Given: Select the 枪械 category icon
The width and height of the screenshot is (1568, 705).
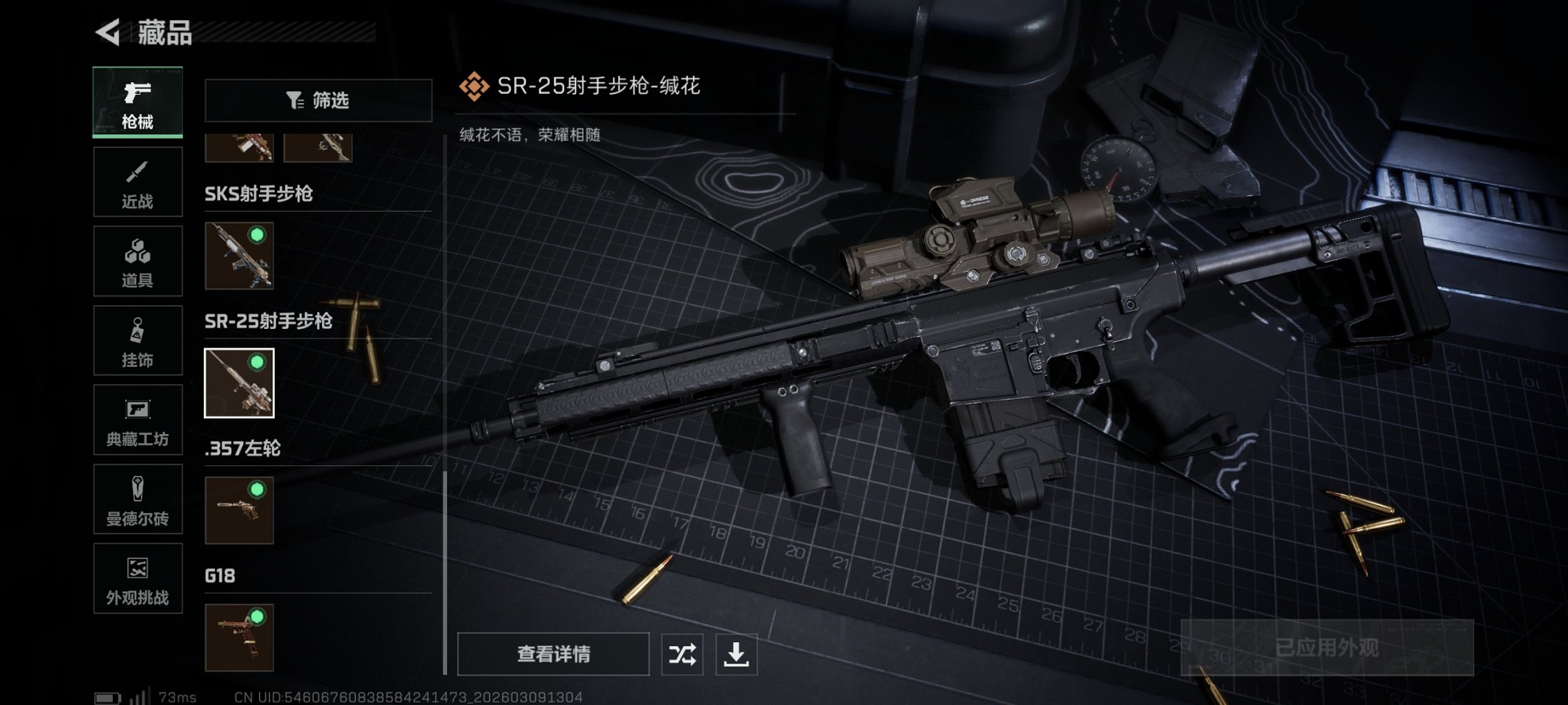Looking at the screenshot, I should 137,100.
